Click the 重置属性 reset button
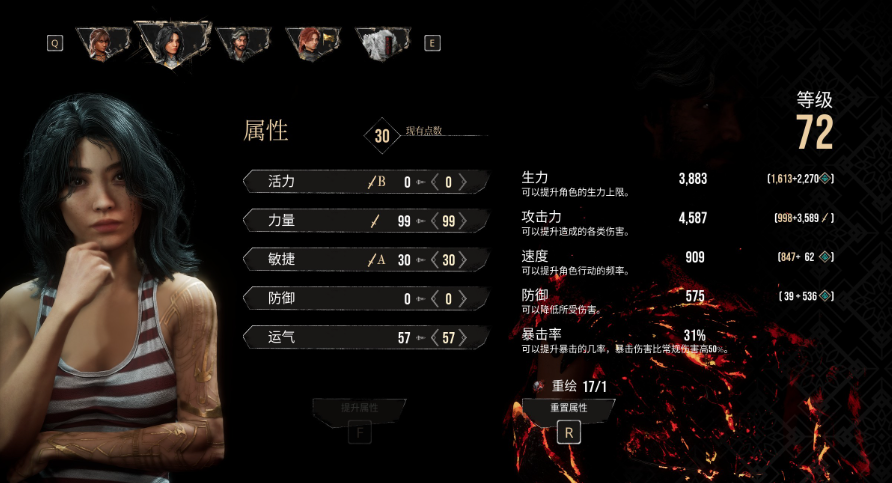 [x=569, y=409]
